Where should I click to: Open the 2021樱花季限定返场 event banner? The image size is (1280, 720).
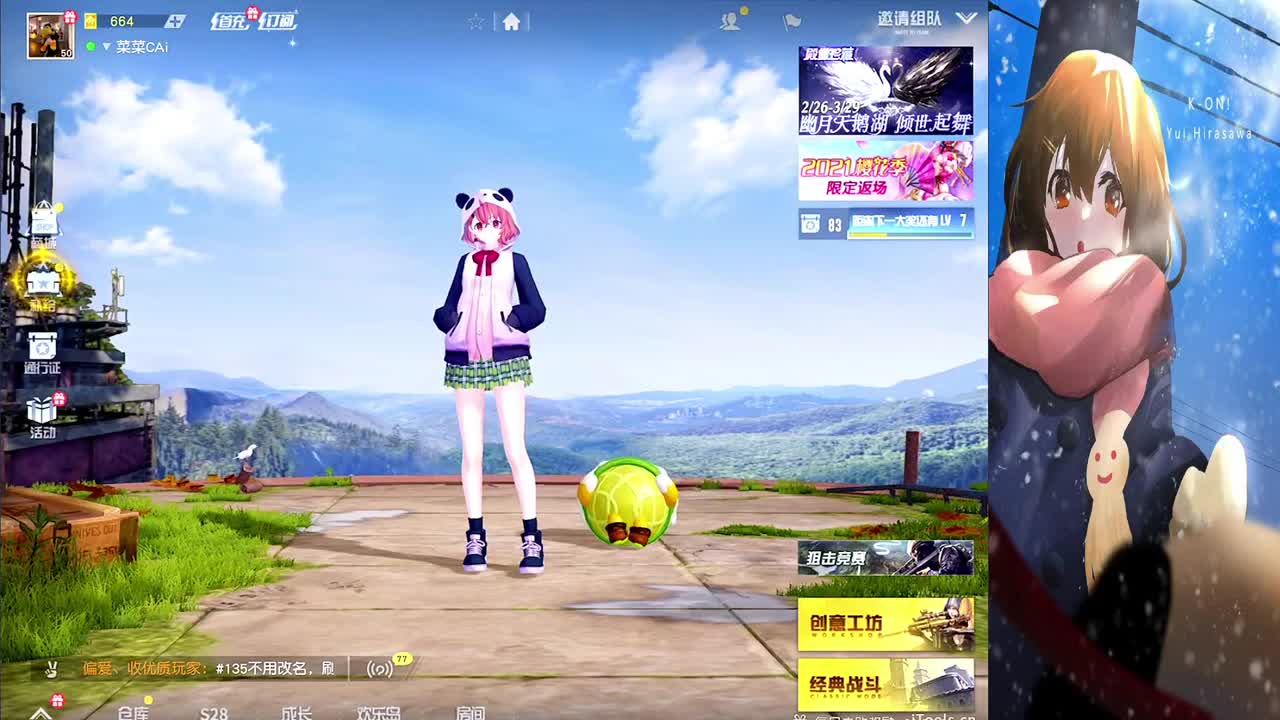point(885,174)
